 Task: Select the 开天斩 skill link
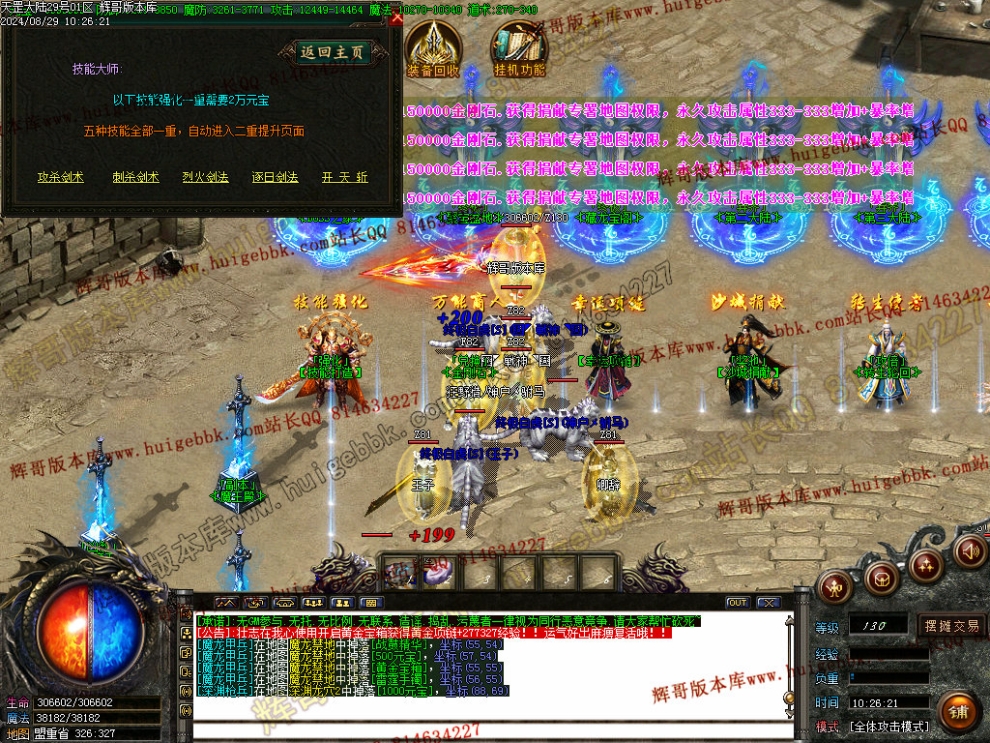point(345,177)
